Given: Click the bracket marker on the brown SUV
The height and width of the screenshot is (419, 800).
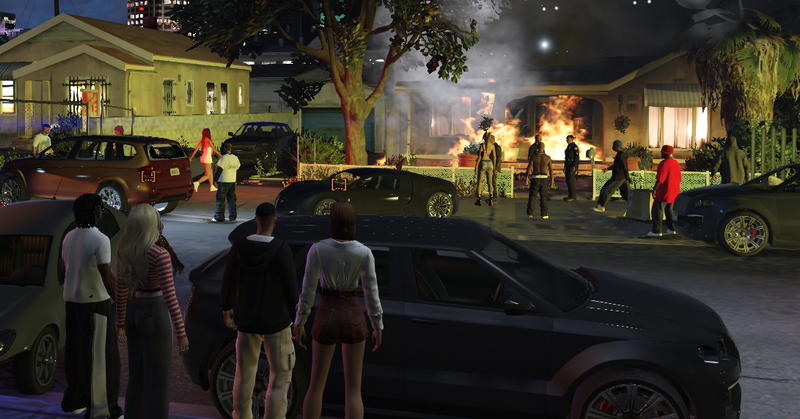Looking at the screenshot, I should tap(148, 175).
